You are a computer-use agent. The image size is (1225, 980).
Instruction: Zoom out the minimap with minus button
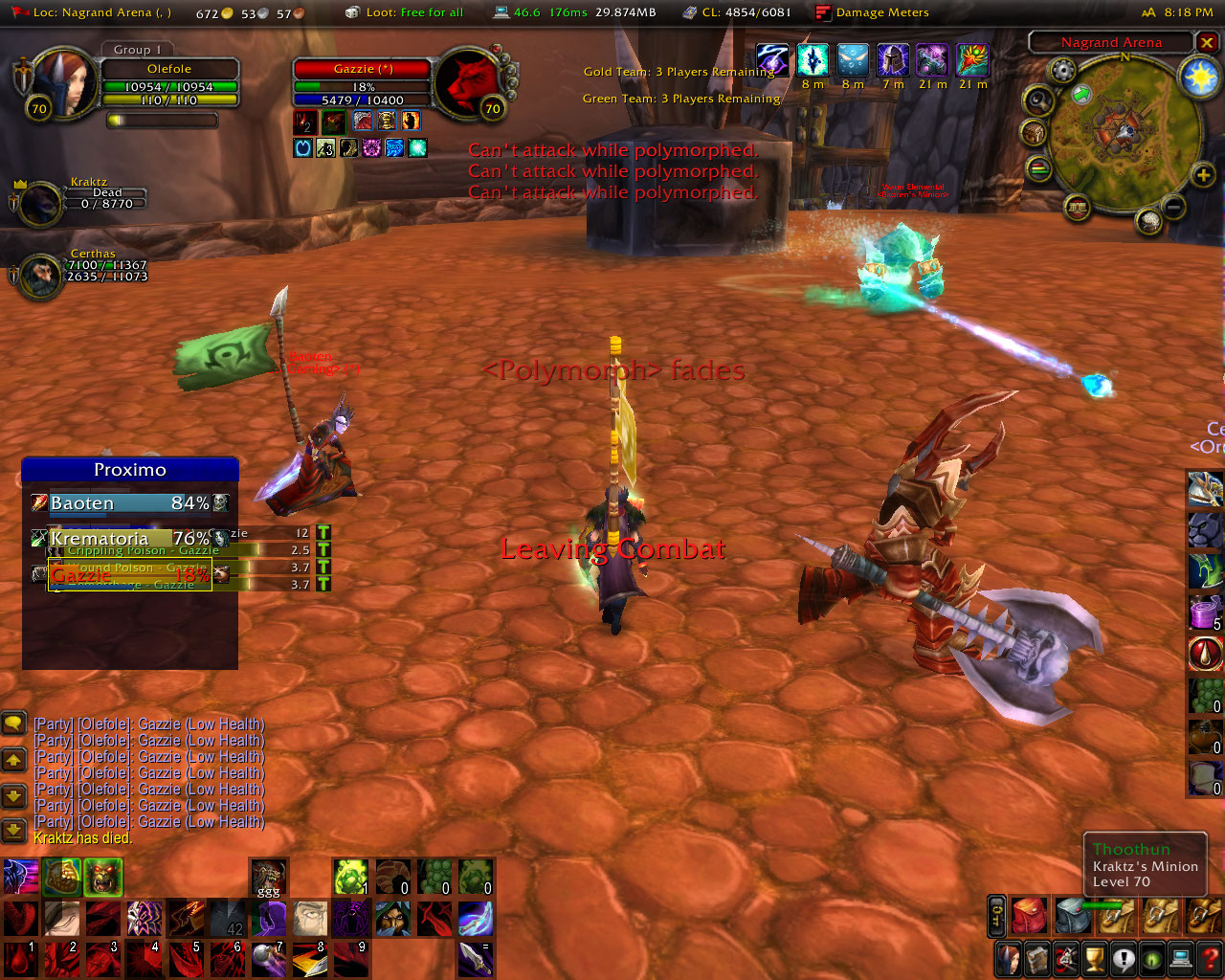click(1174, 206)
